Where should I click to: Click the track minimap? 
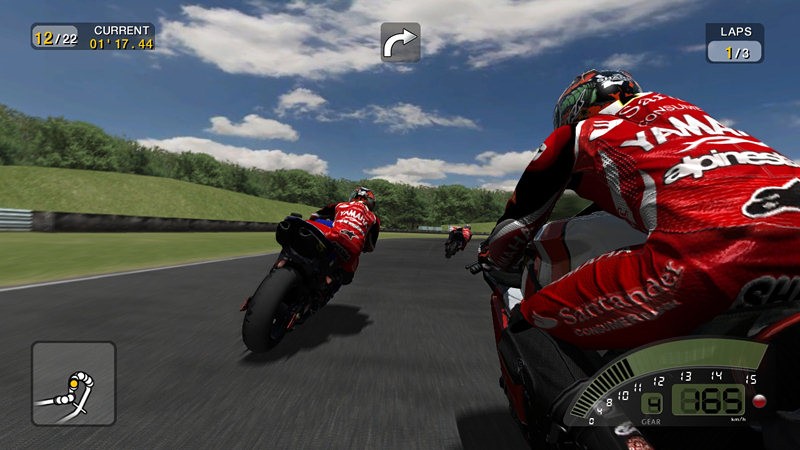pos(73,384)
